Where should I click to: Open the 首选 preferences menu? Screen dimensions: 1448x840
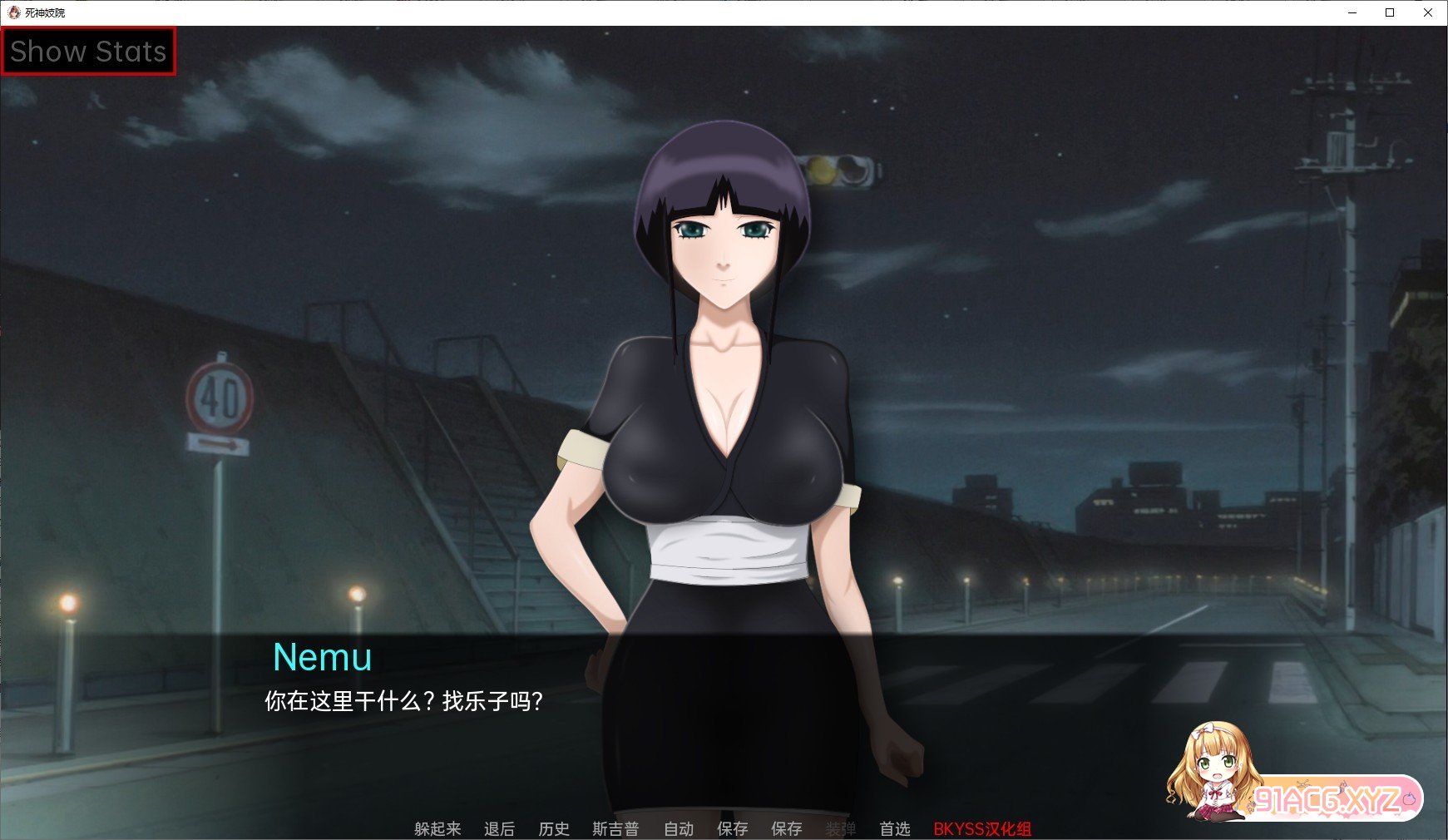click(895, 828)
